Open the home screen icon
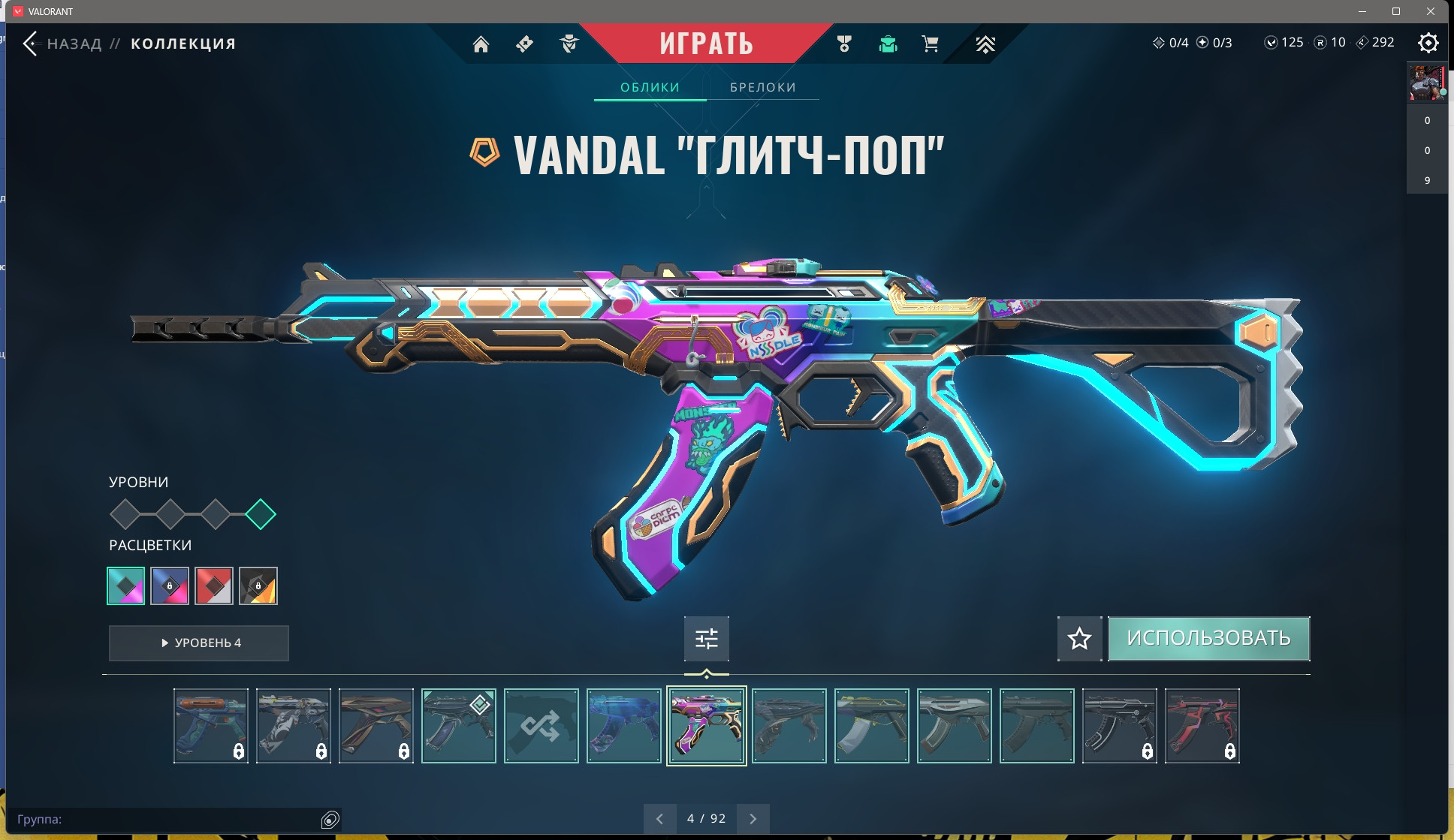 [481, 44]
